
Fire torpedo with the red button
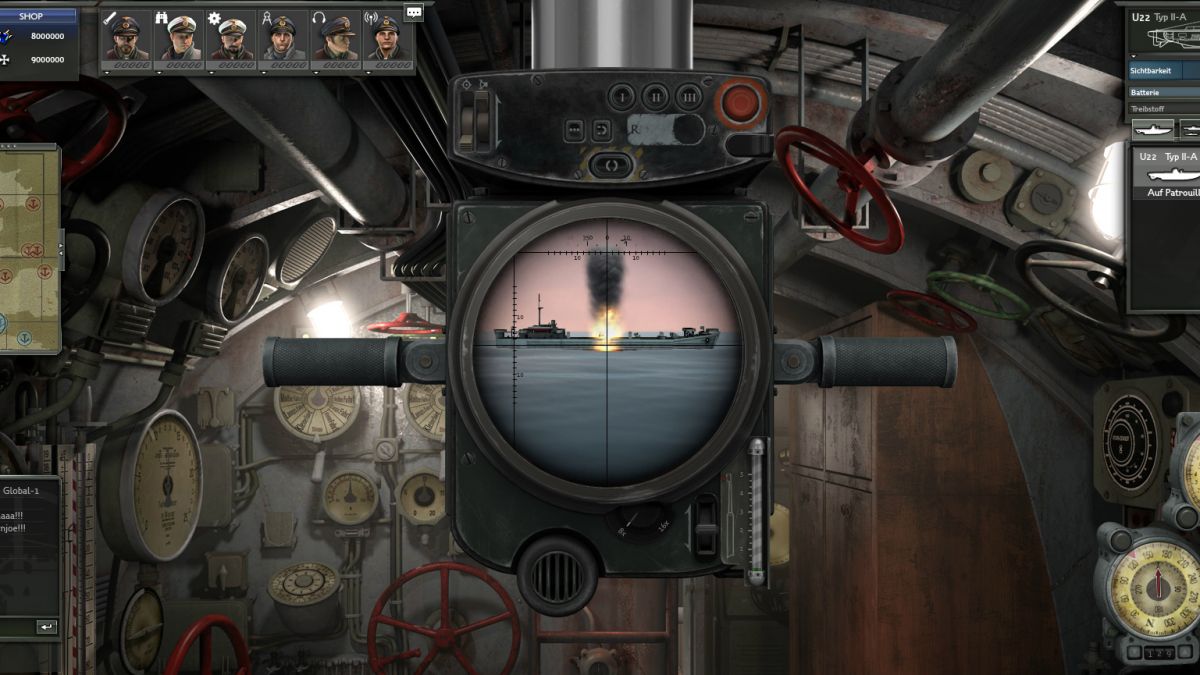pos(743,103)
